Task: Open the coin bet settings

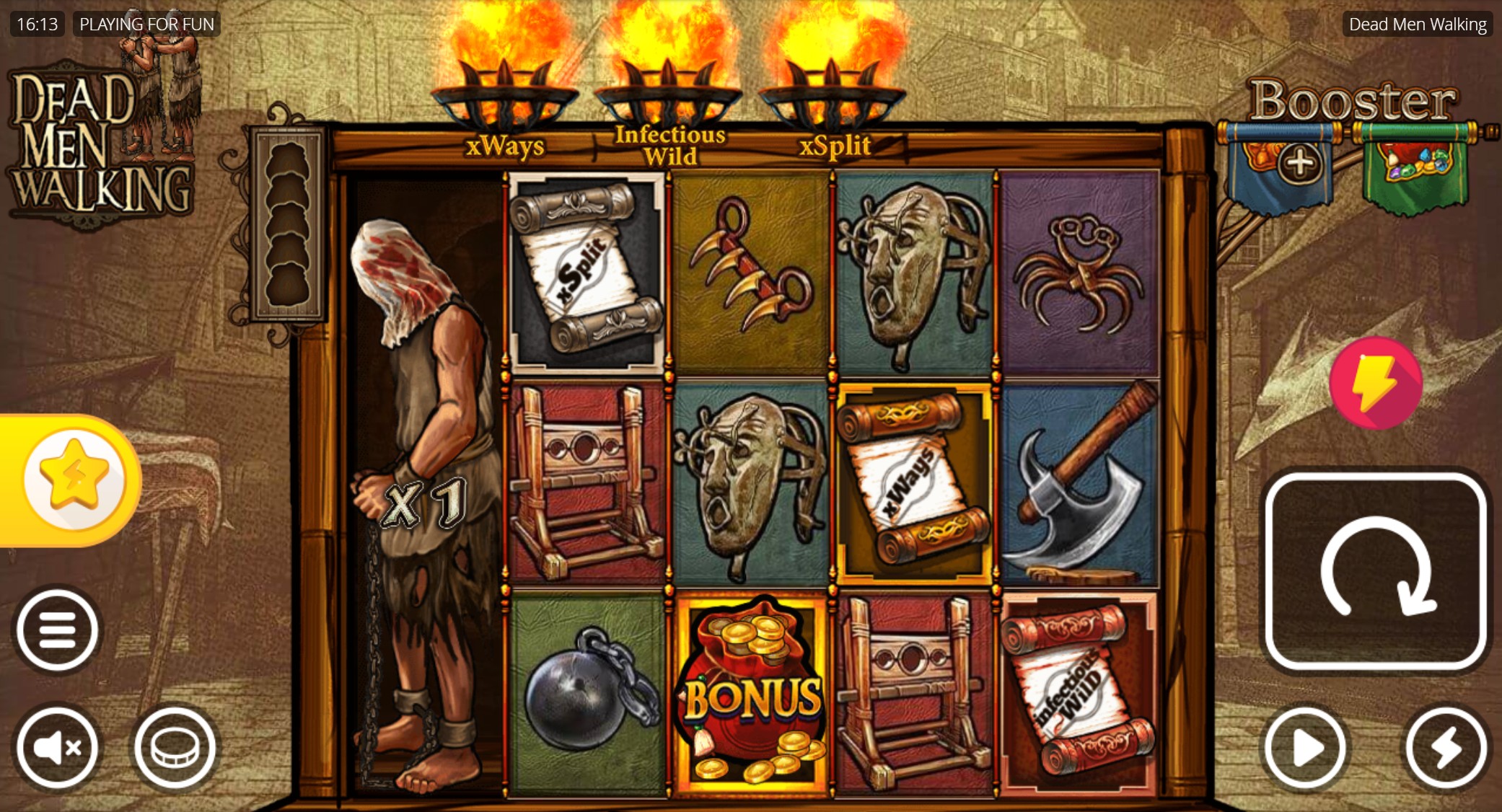Action: point(171,748)
